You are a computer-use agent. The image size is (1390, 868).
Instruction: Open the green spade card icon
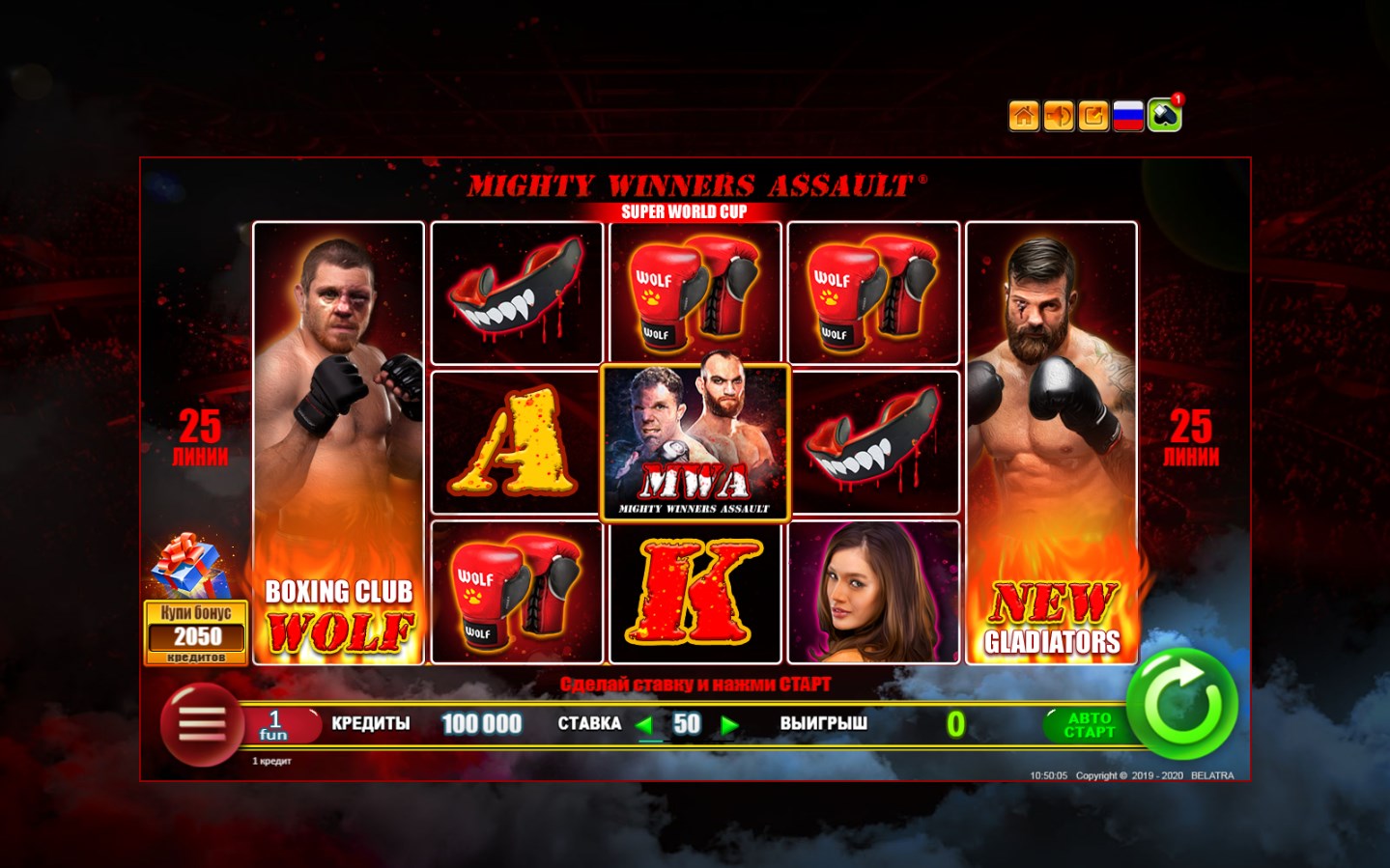(1164, 116)
